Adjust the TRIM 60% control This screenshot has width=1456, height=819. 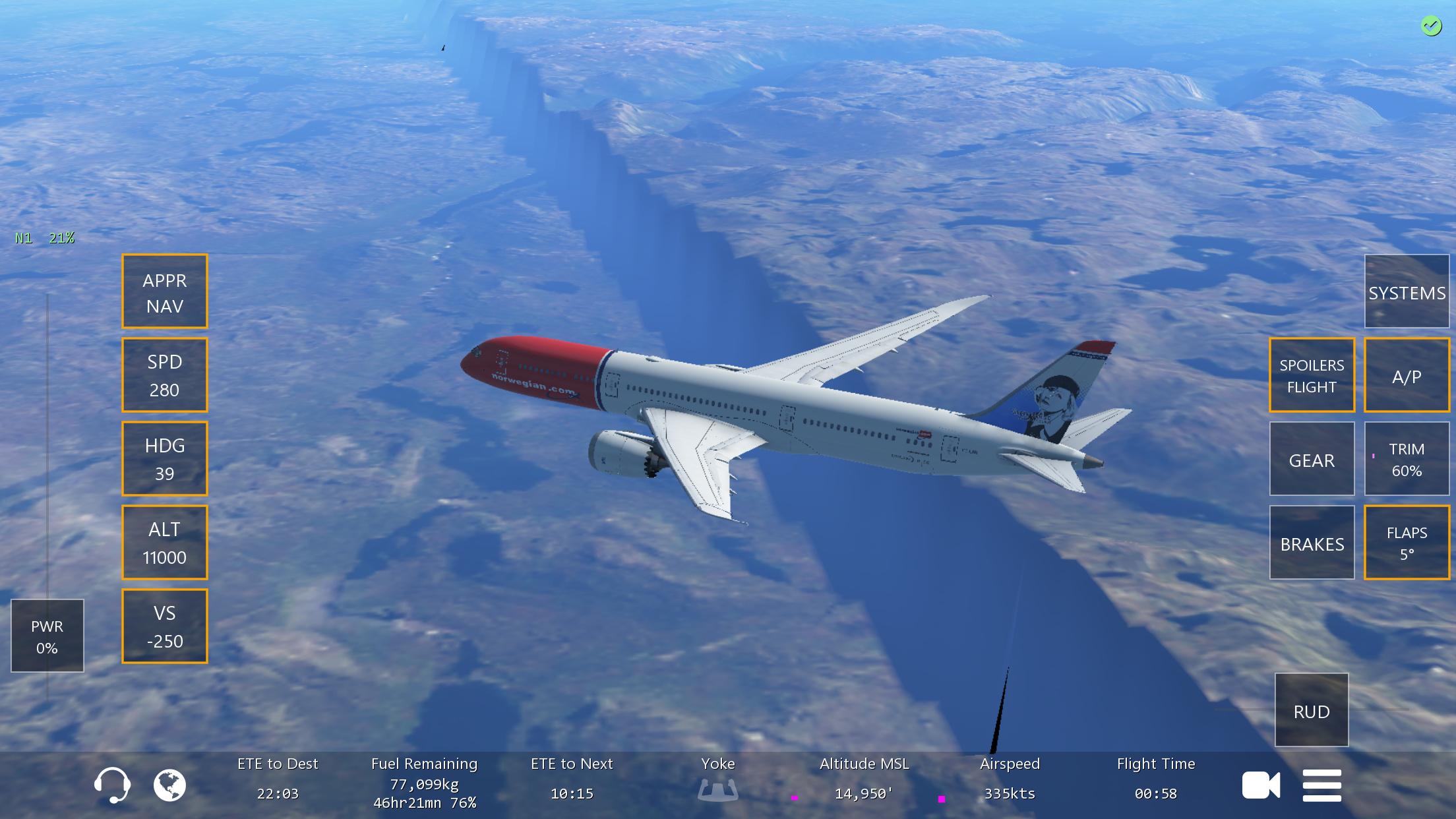(x=1407, y=459)
